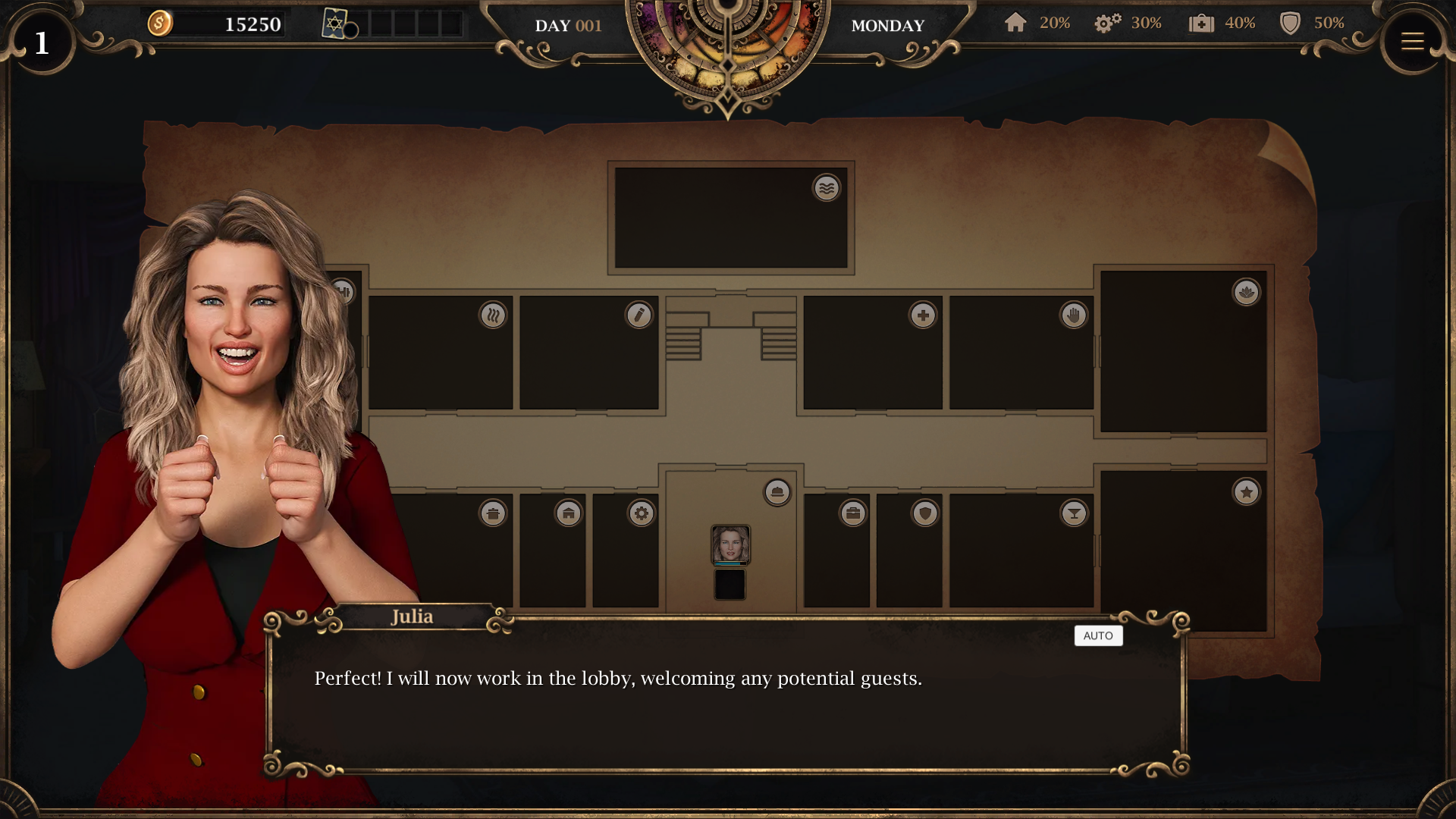Choose the briefcase office room icon
This screenshot has width=1456, height=819.
853,513
